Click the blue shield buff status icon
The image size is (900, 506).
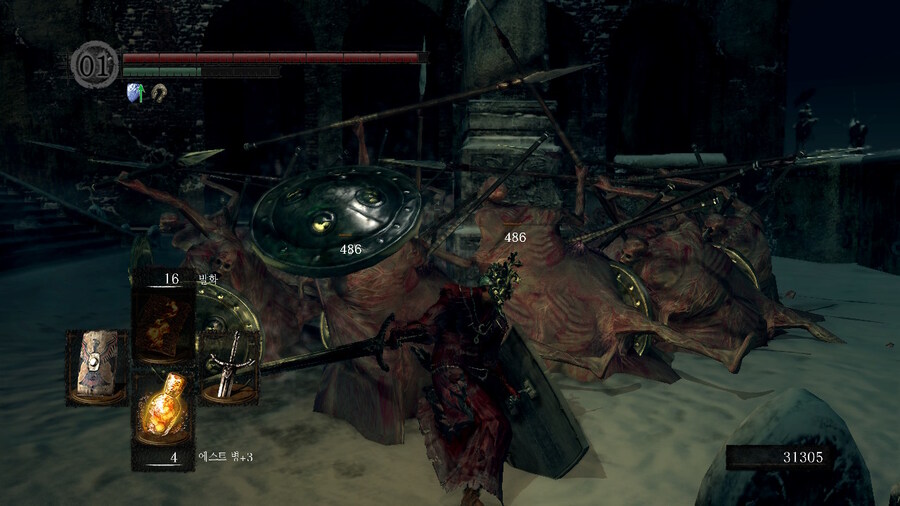(x=135, y=92)
